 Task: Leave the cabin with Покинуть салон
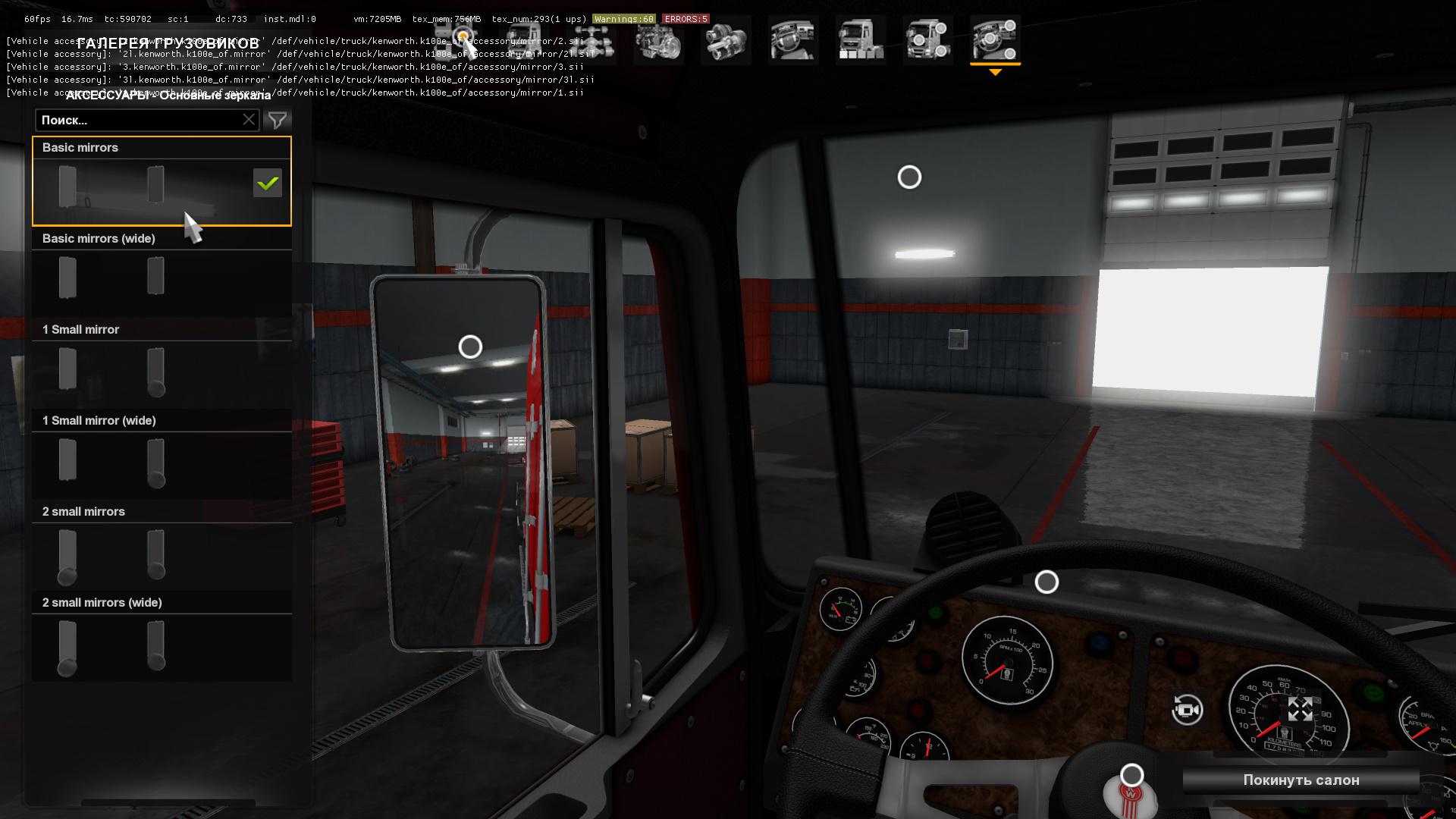point(1301,780)
